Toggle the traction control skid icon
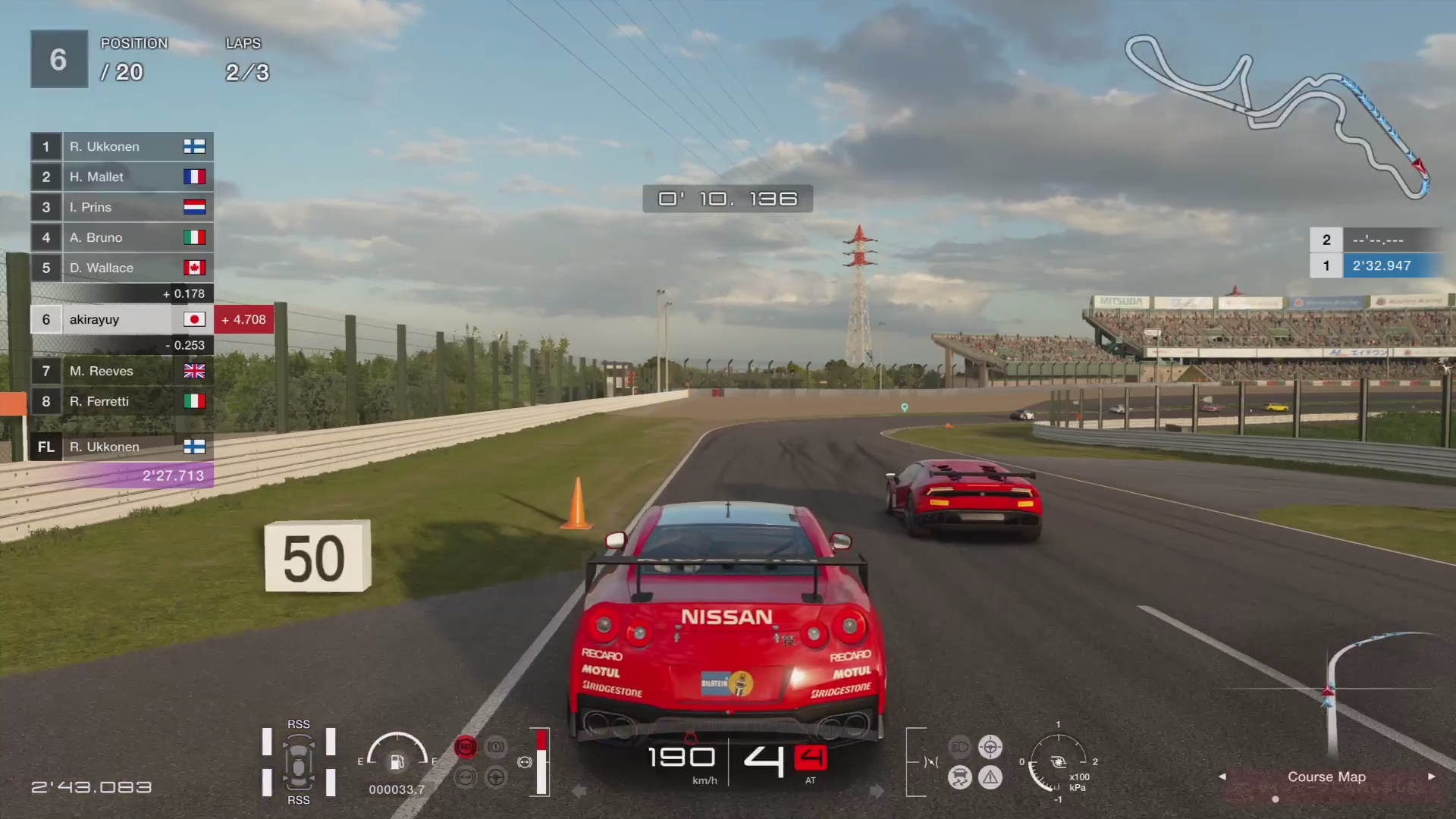 tap(959, 777)
